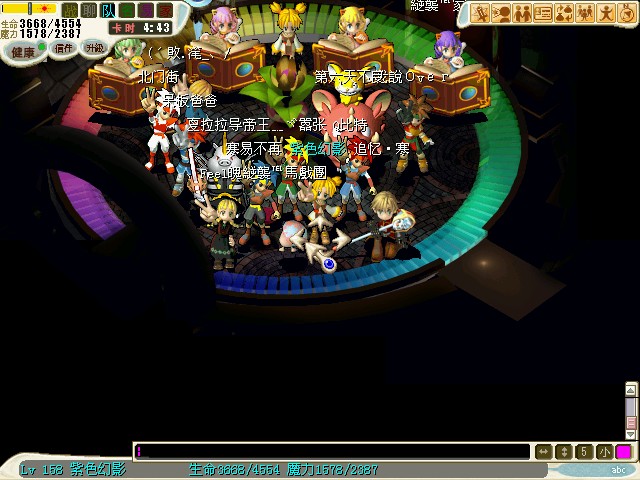Open the name card icon
Image resolution: width=640 pixels, height=480 pixels.
click(543, 13)
